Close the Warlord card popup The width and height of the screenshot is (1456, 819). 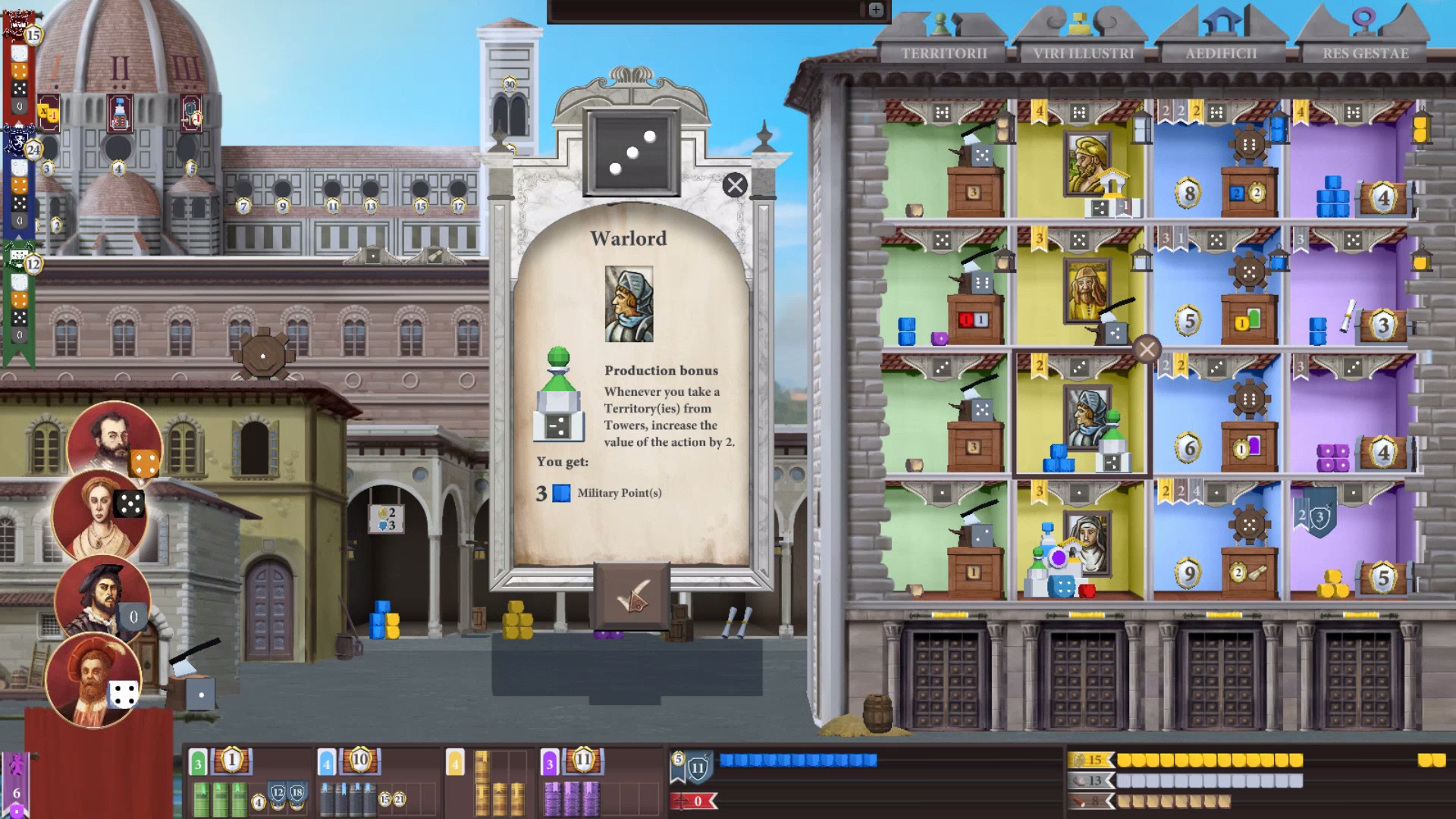tap(734, 185)
